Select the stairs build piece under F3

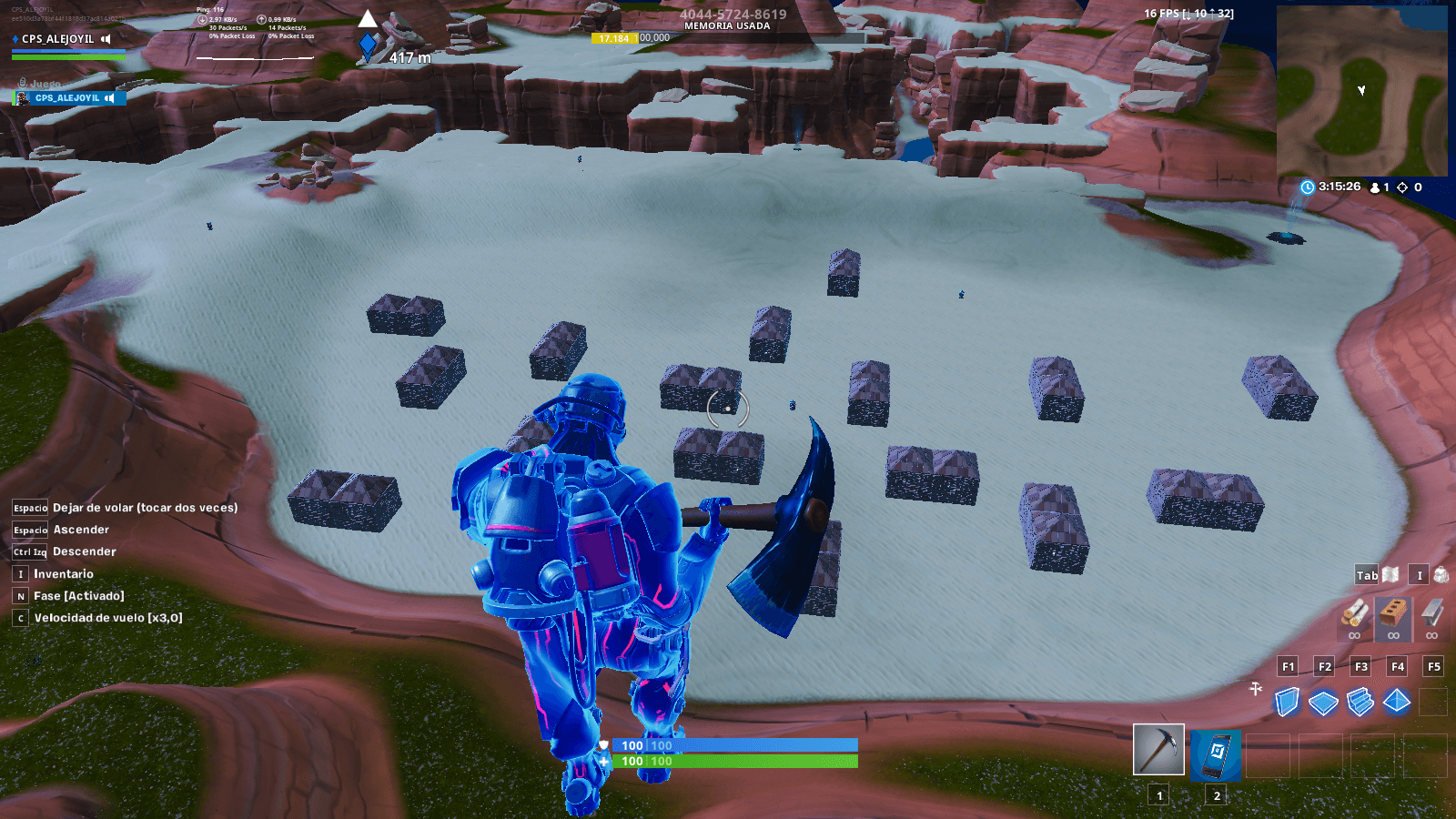1359,703
